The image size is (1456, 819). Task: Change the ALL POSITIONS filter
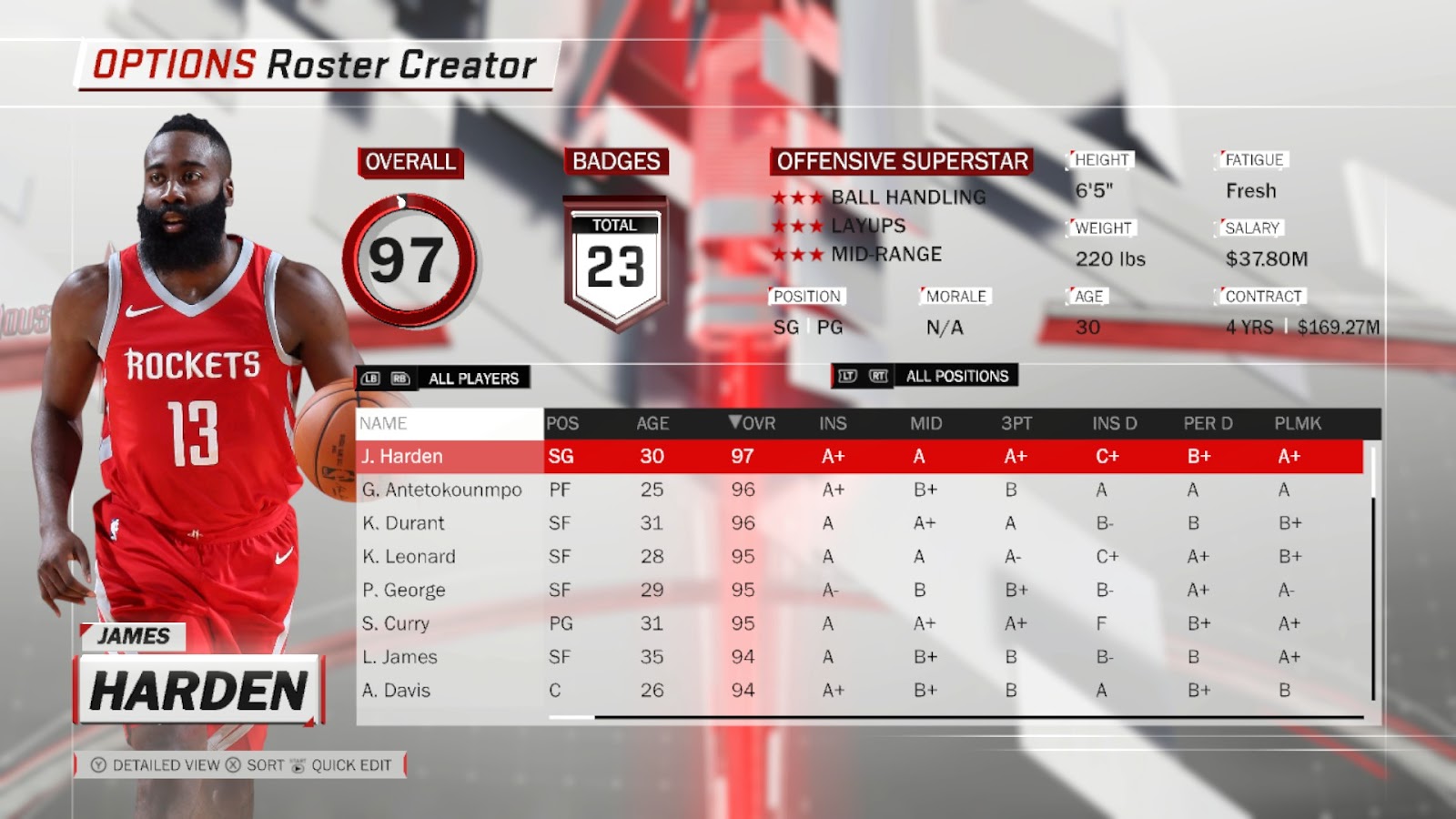coord(956,376)
